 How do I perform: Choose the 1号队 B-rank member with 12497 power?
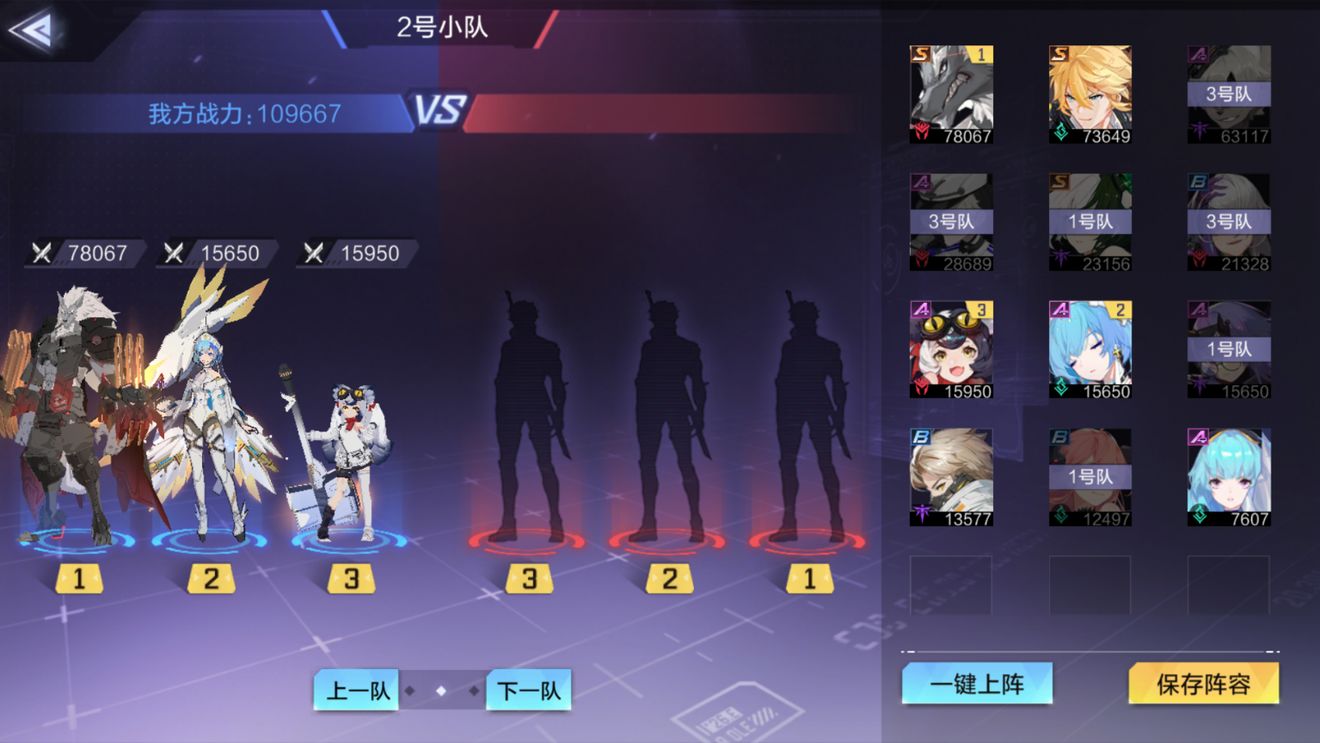(x=1089, y=475)
